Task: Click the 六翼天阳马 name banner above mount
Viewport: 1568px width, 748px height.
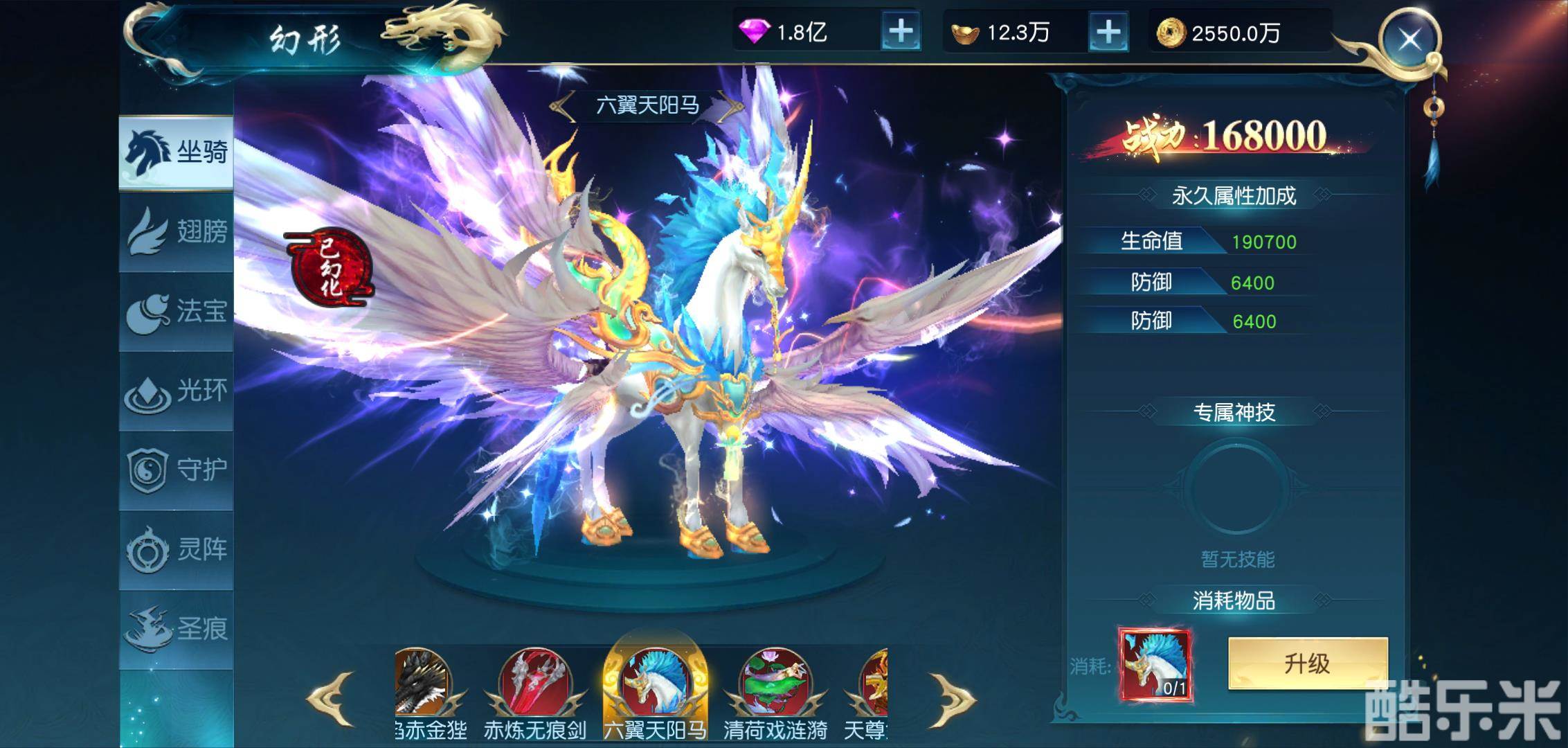Action: click(x=649, y=105)
